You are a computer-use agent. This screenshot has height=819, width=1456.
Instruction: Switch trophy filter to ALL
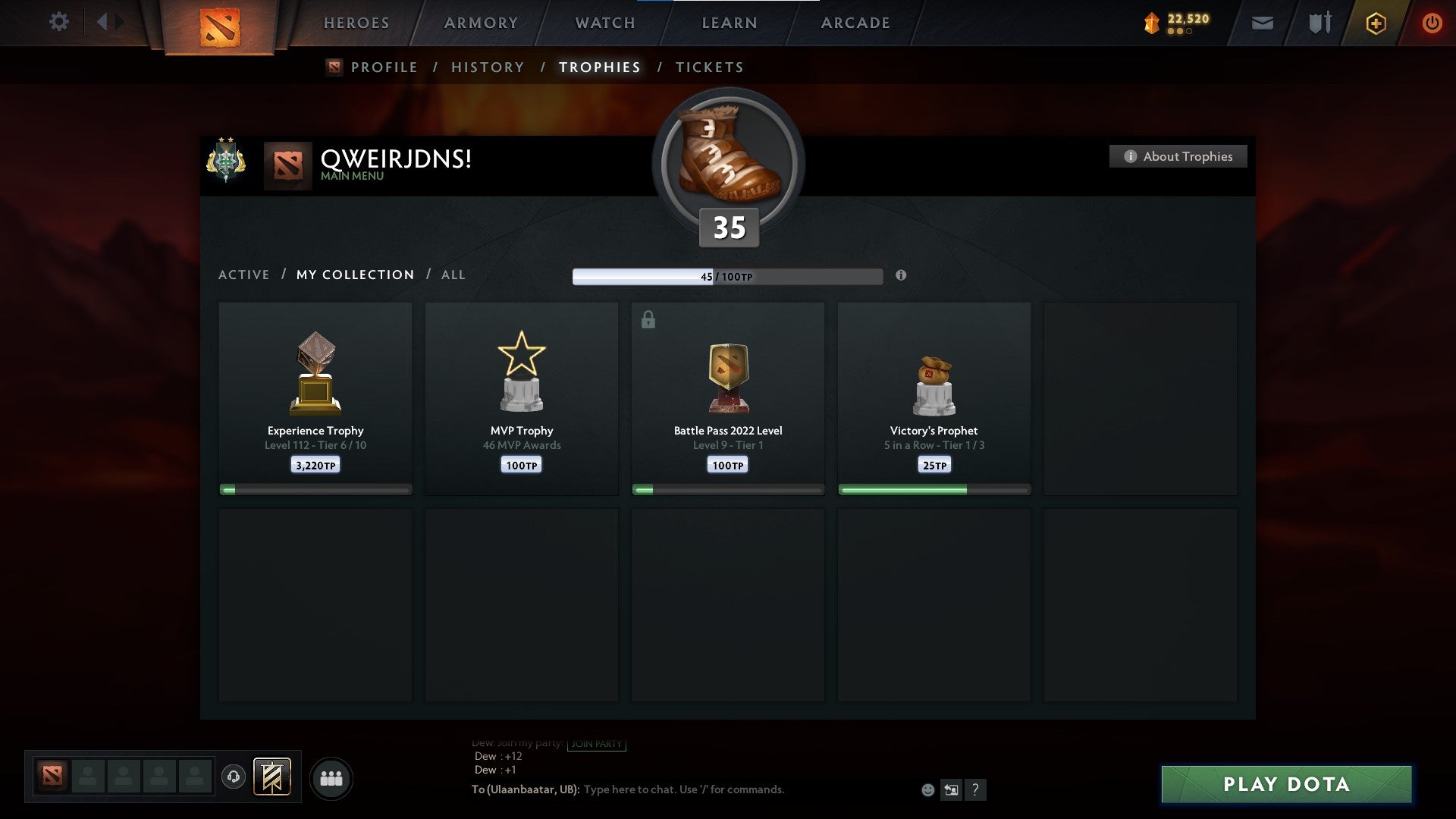tap(453, 275)
